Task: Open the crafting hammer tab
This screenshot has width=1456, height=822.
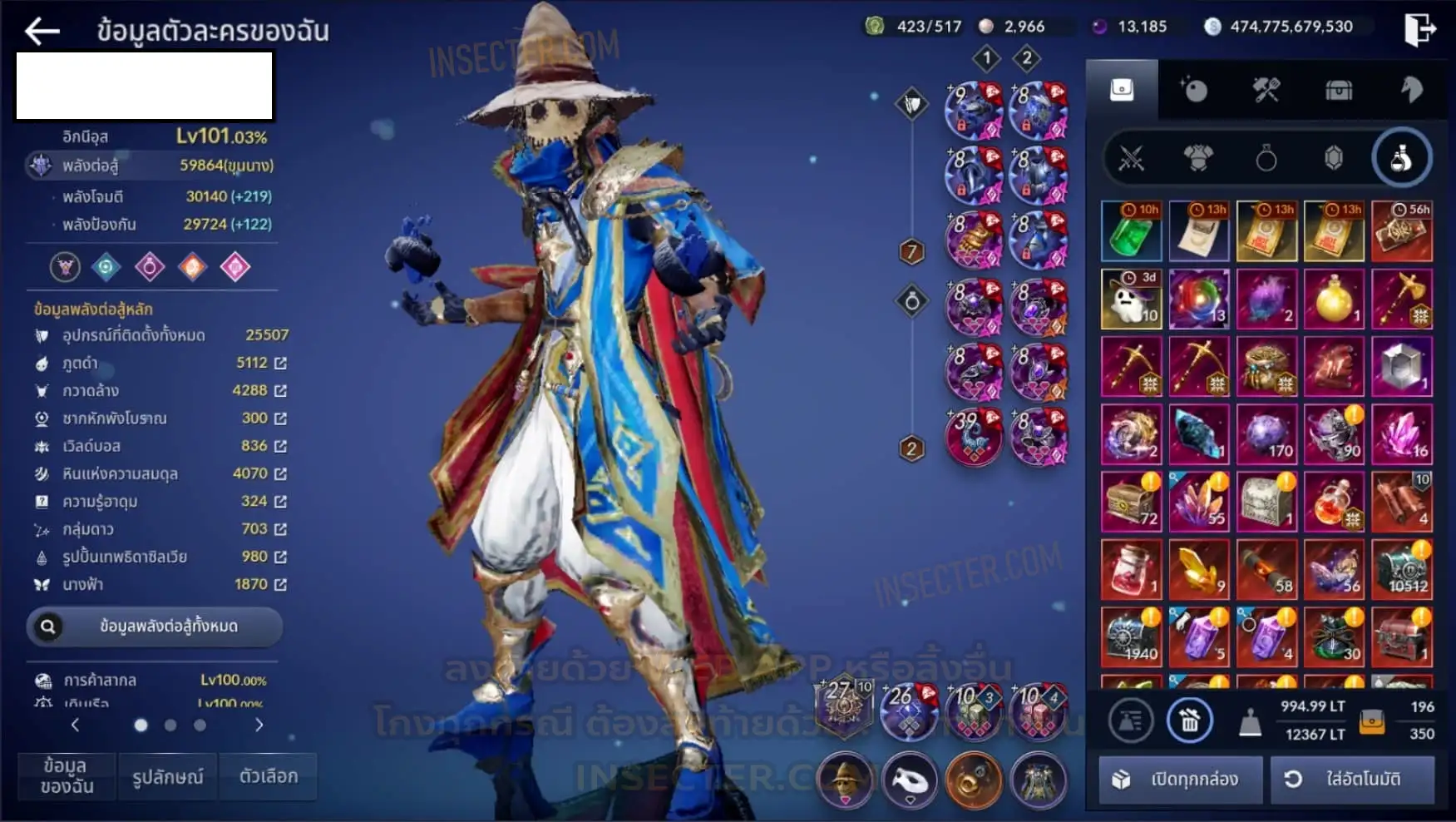Action: click(x=1266, y=90)
